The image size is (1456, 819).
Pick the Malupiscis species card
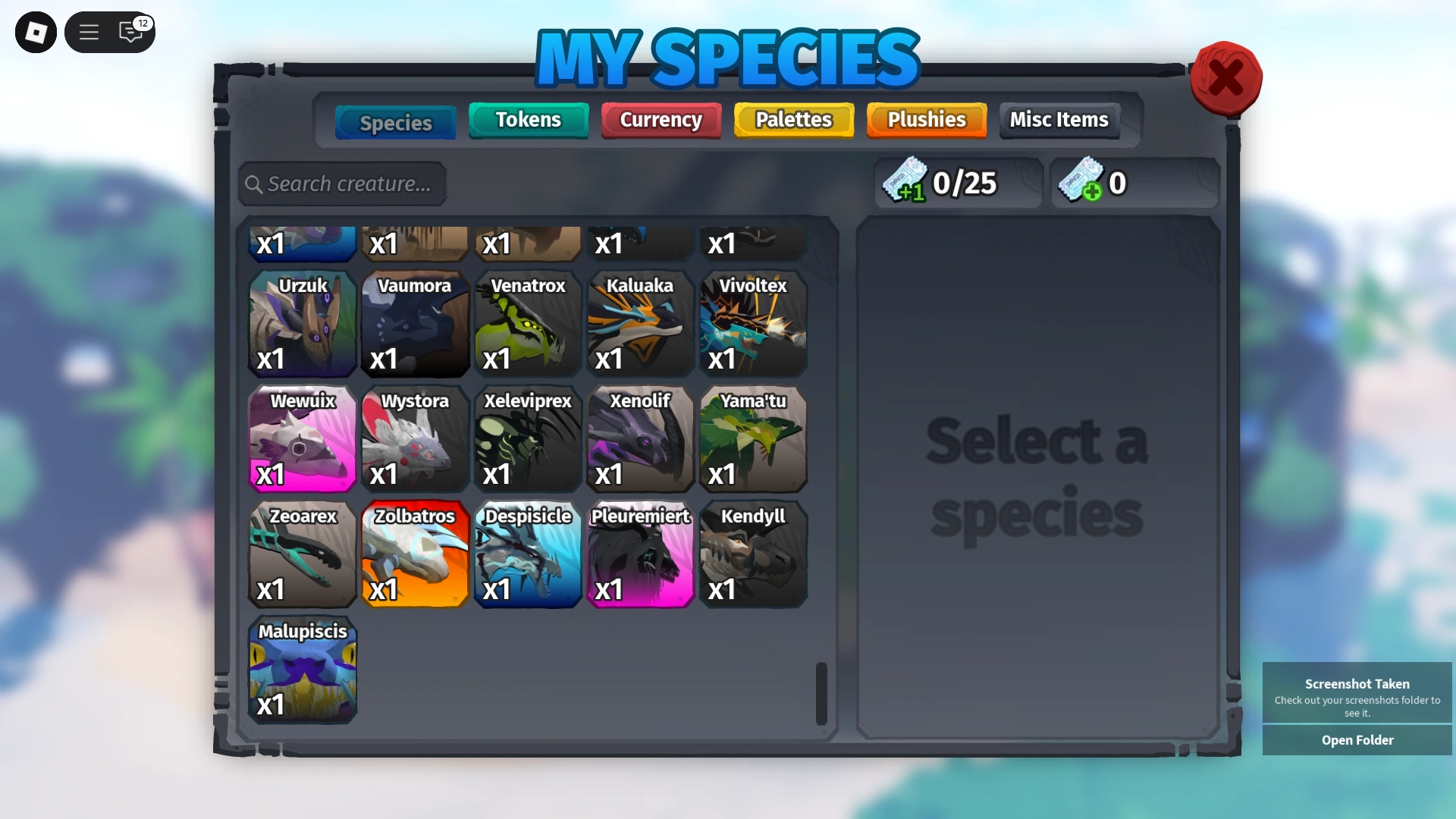302,670
